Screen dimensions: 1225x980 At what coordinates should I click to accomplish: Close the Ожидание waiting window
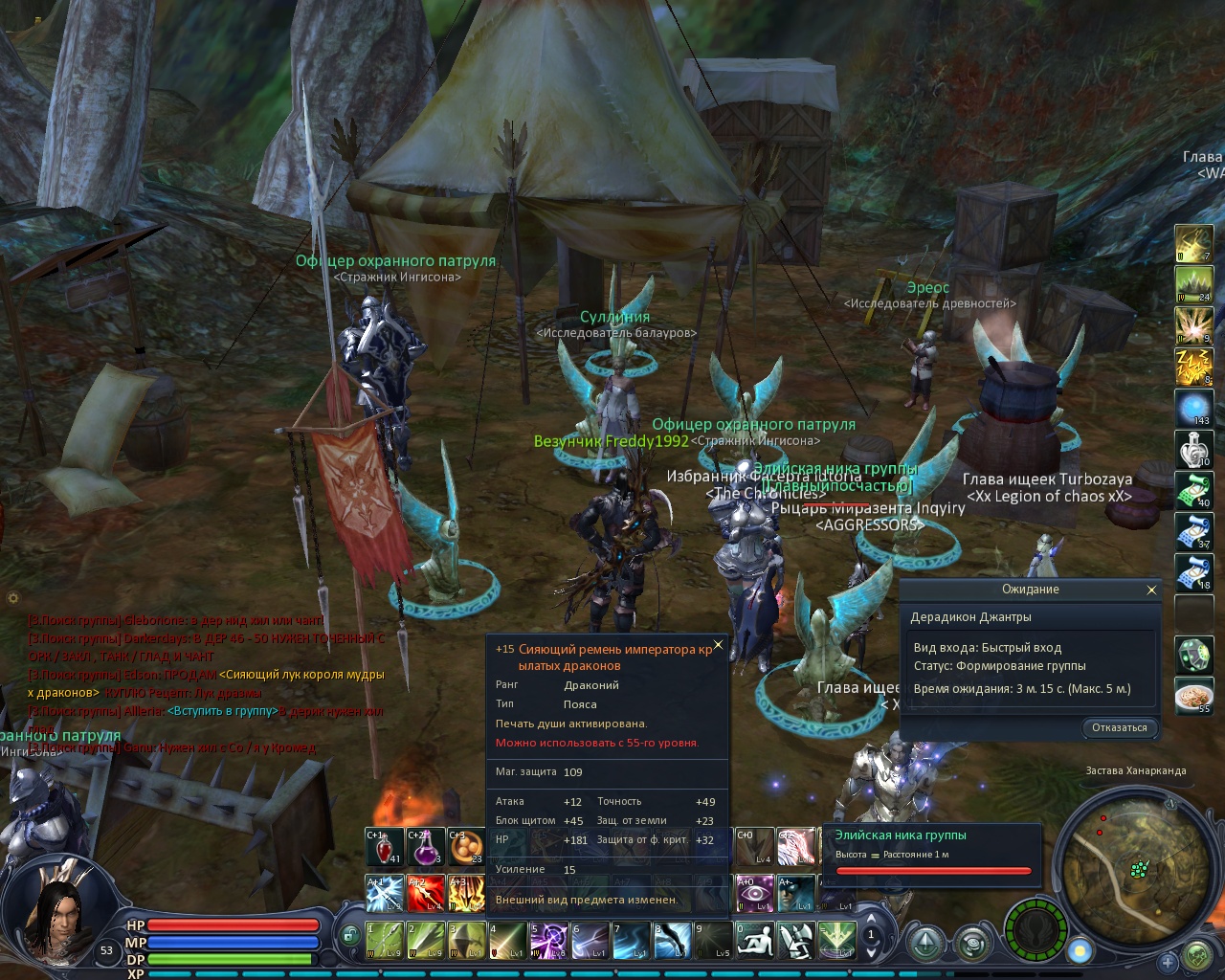[1151, 590]
